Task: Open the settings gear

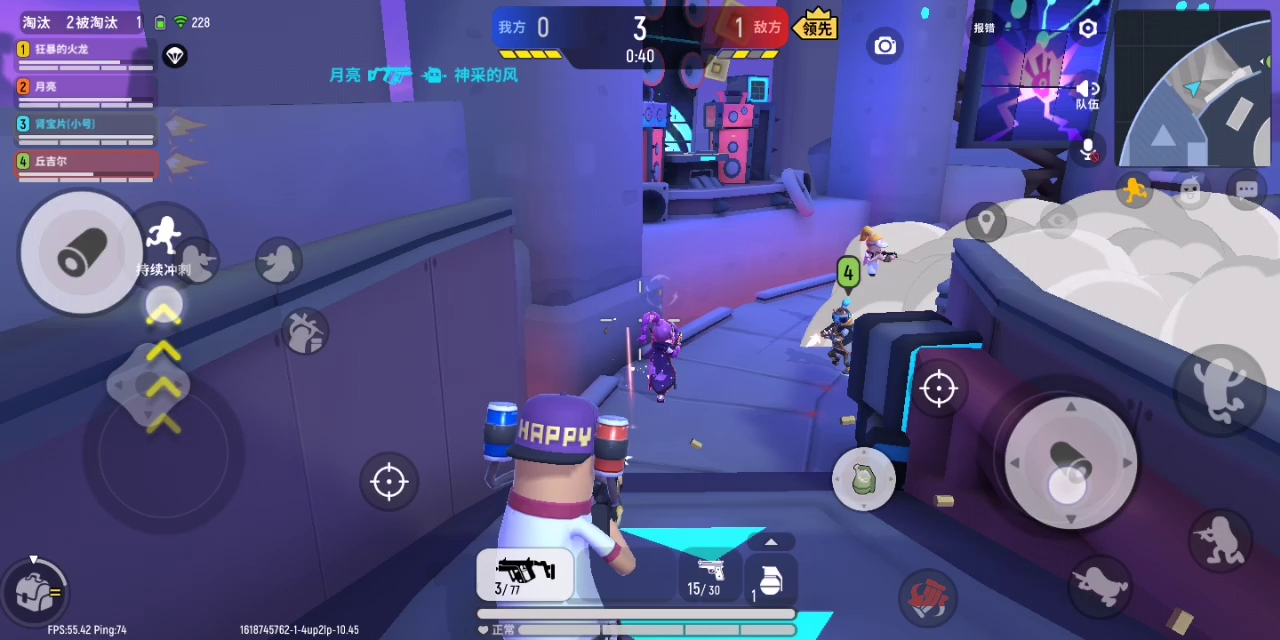Action: tap(1088, 29)
